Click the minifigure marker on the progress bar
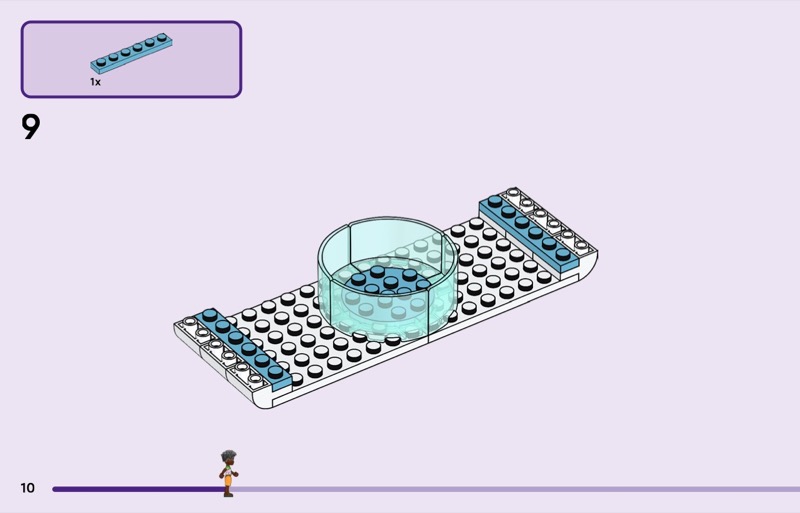Screen dimensions: 800x513 (228, 474)
